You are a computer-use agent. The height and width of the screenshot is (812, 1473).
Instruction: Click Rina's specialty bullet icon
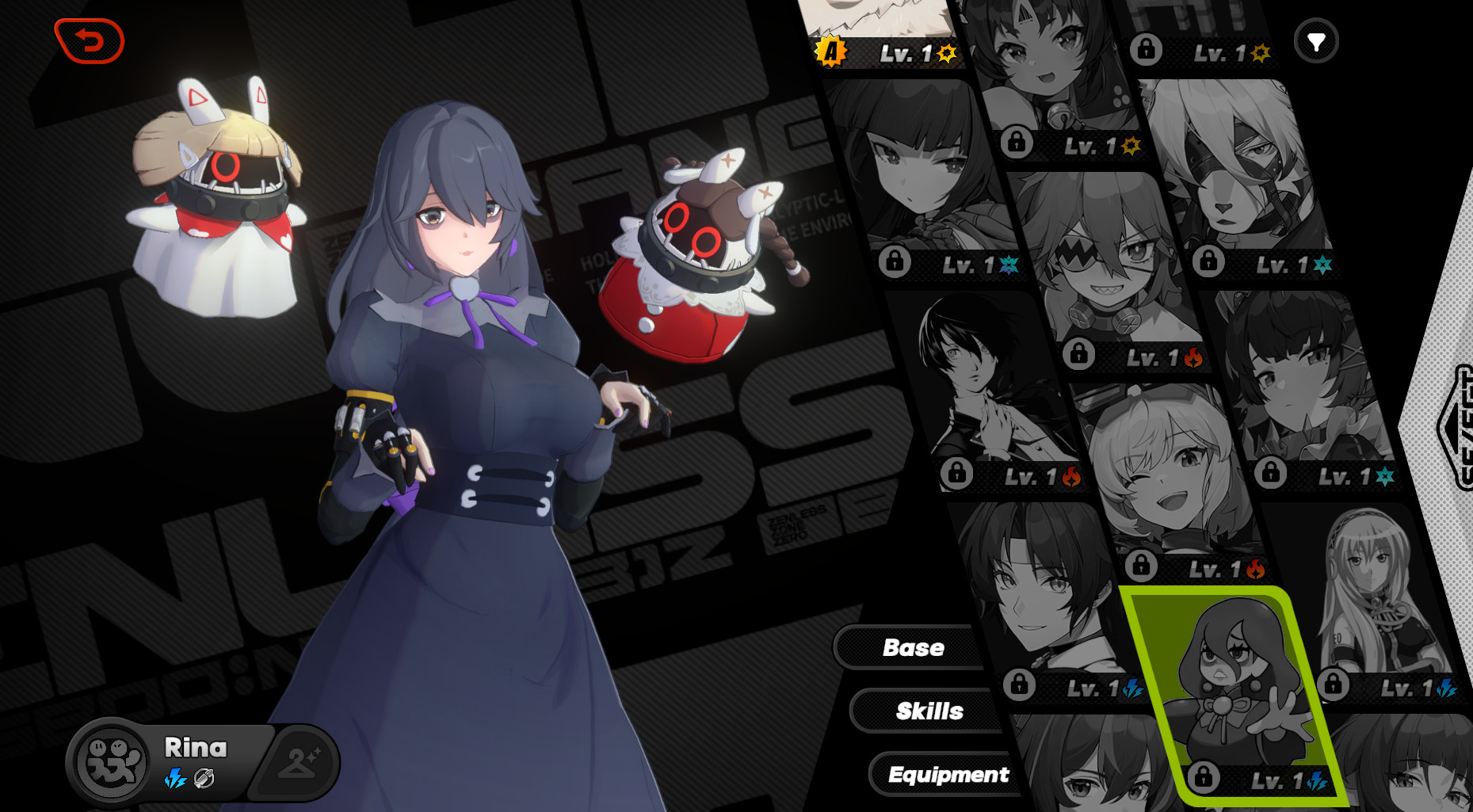click(204, 780)
